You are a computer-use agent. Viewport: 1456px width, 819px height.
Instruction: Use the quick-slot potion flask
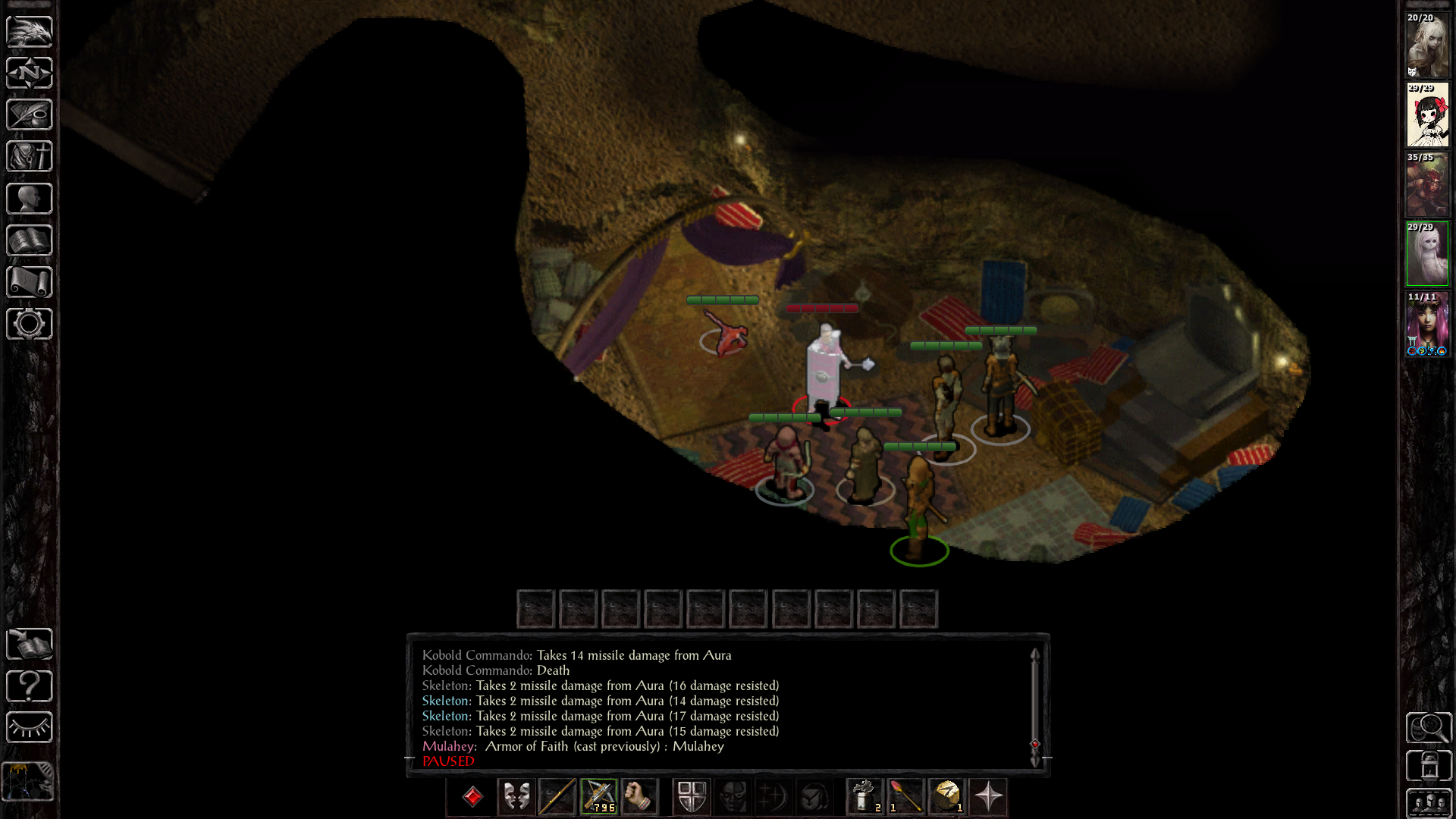864,797
